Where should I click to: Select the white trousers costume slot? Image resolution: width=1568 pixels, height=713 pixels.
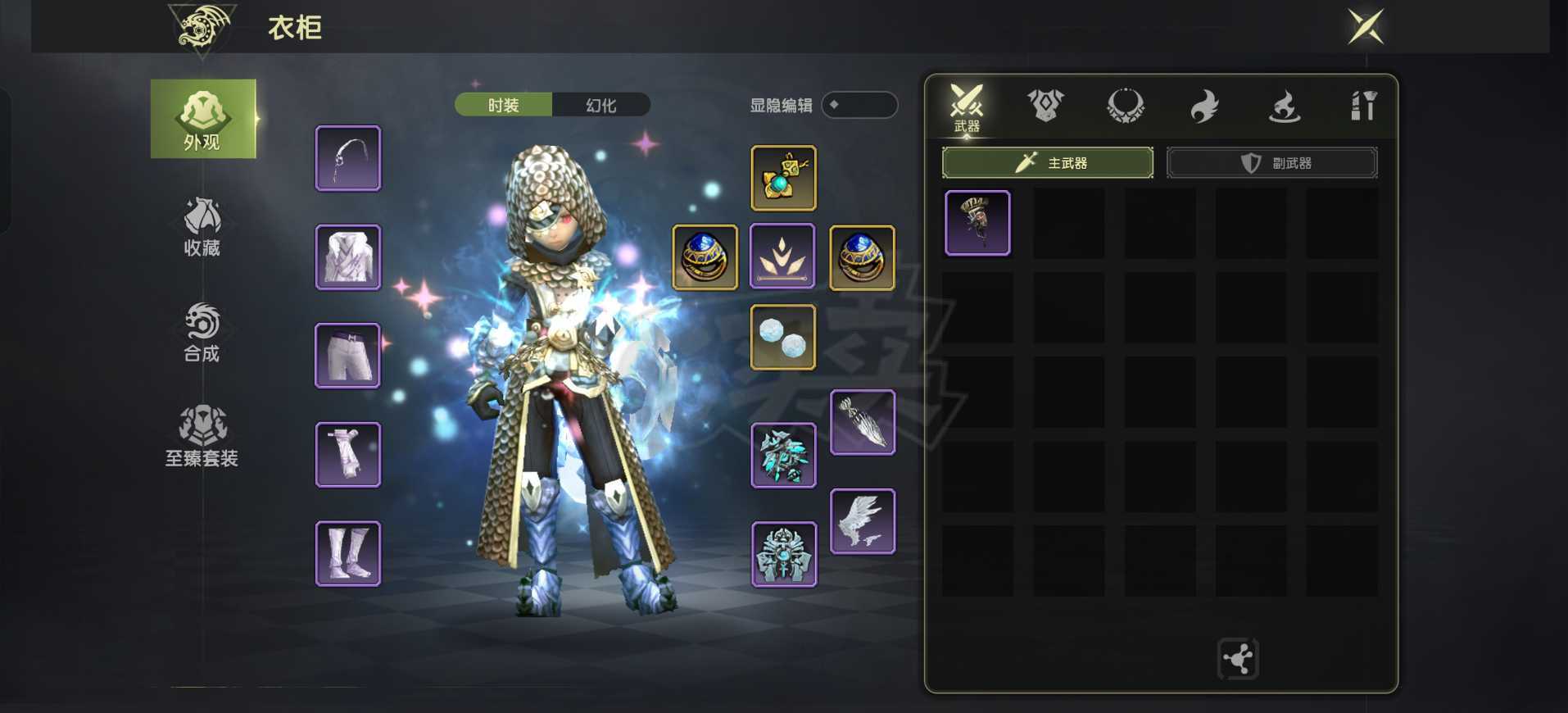pos(348,356)
